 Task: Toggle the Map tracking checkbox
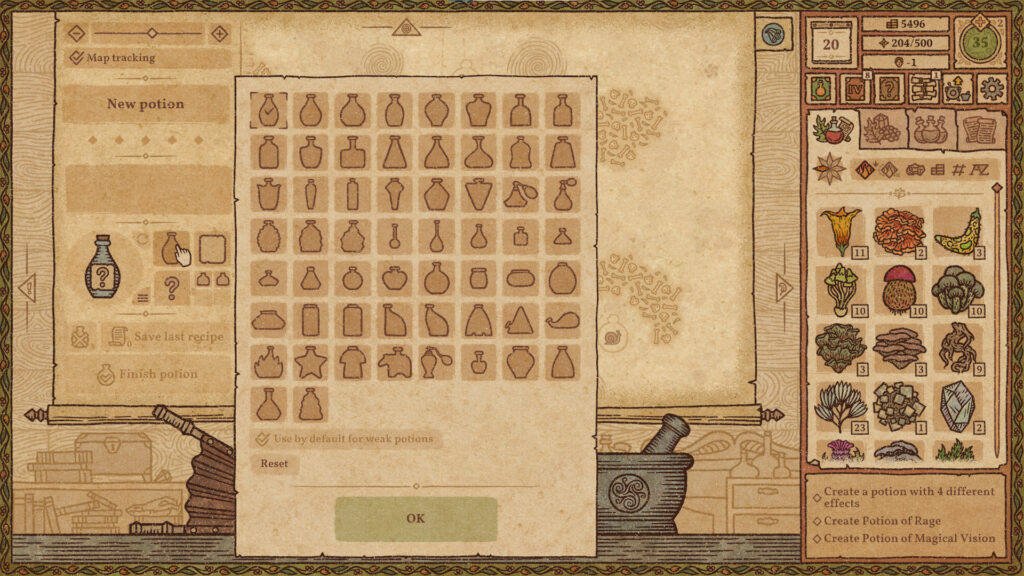(x=77, y=58)
